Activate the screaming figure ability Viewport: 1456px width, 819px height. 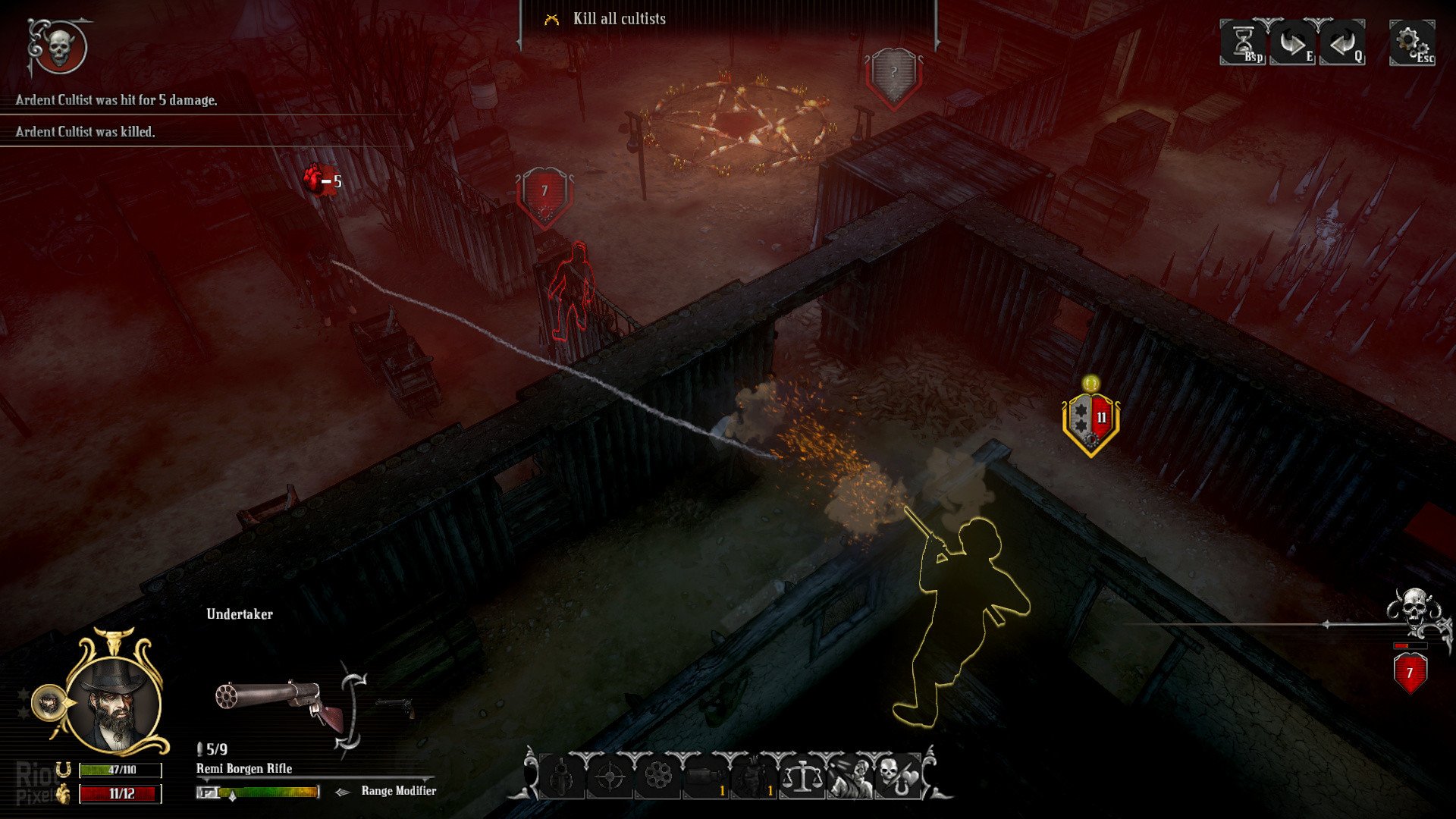[x=849, y=777]
